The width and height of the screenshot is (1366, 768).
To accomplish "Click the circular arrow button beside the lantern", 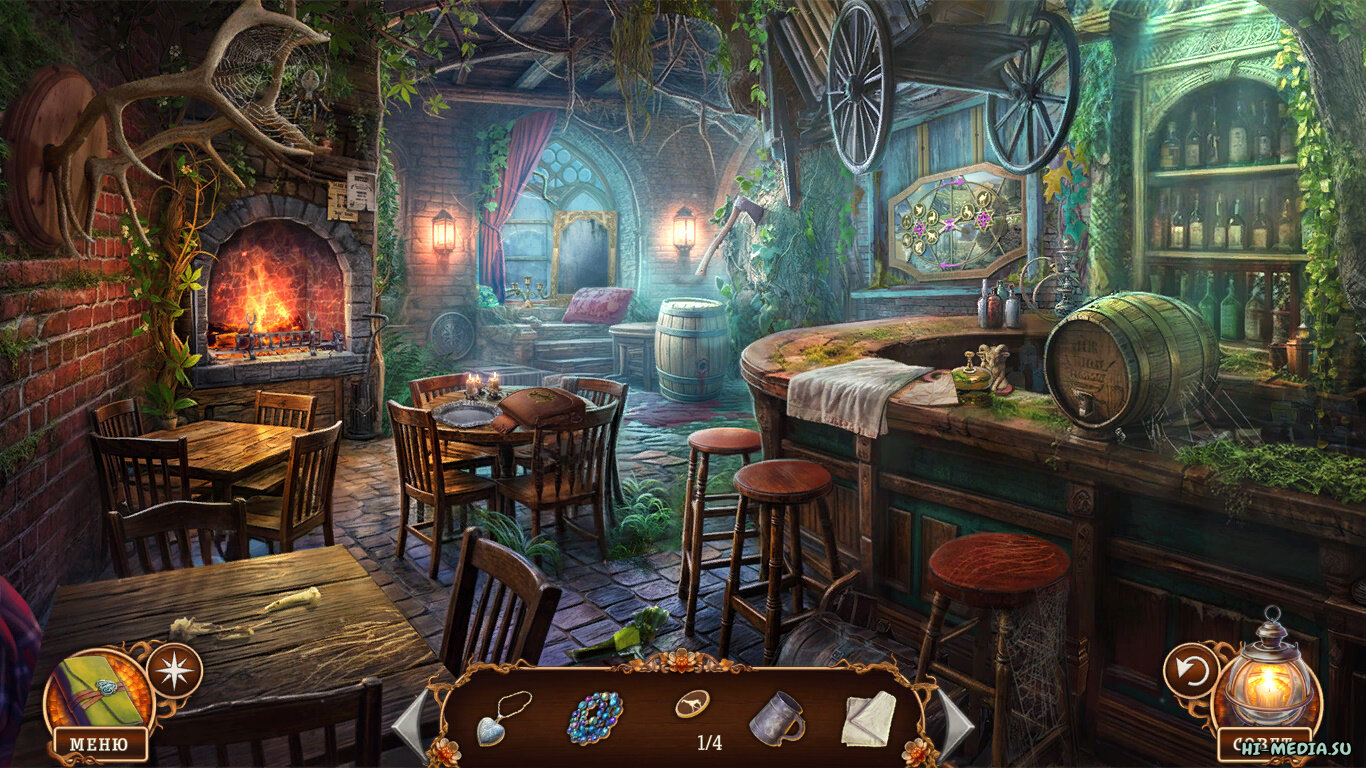I will pyautogui.click(x=1191, y=669).
